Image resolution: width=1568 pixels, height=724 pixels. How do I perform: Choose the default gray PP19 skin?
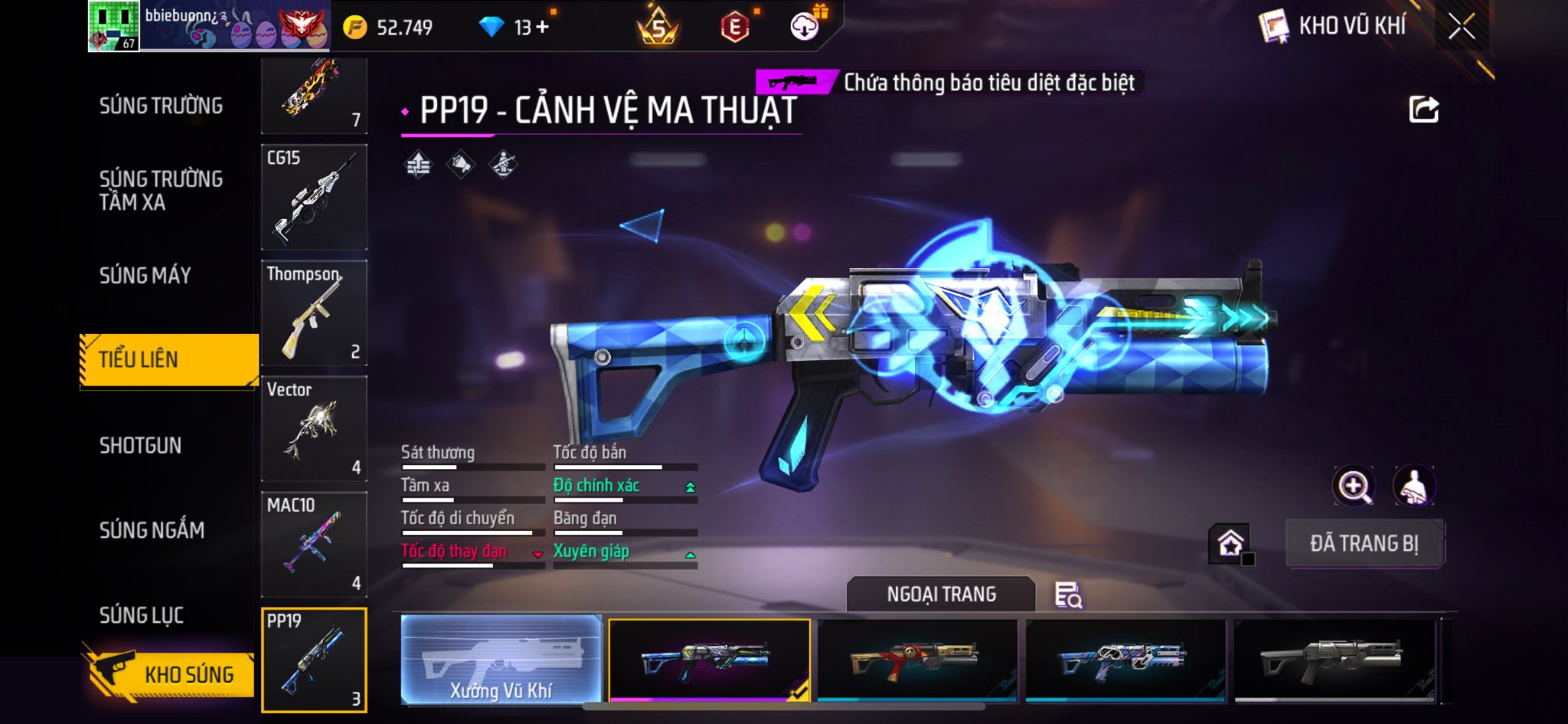[1334, 659]
